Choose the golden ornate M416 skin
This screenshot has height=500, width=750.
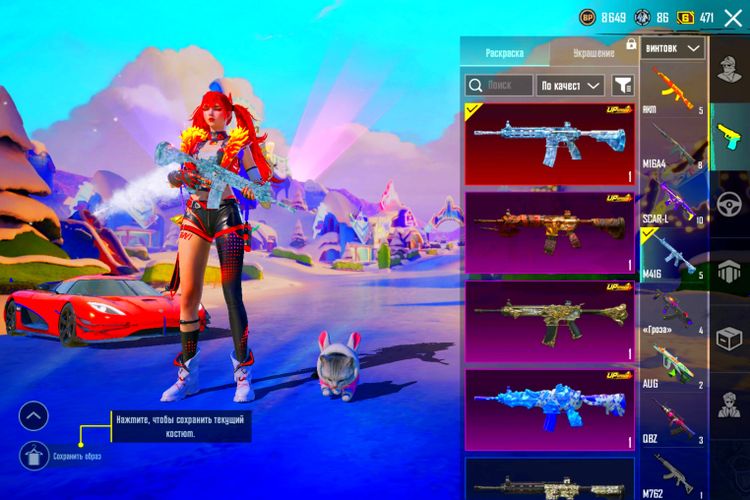click(x=550, y=321)
